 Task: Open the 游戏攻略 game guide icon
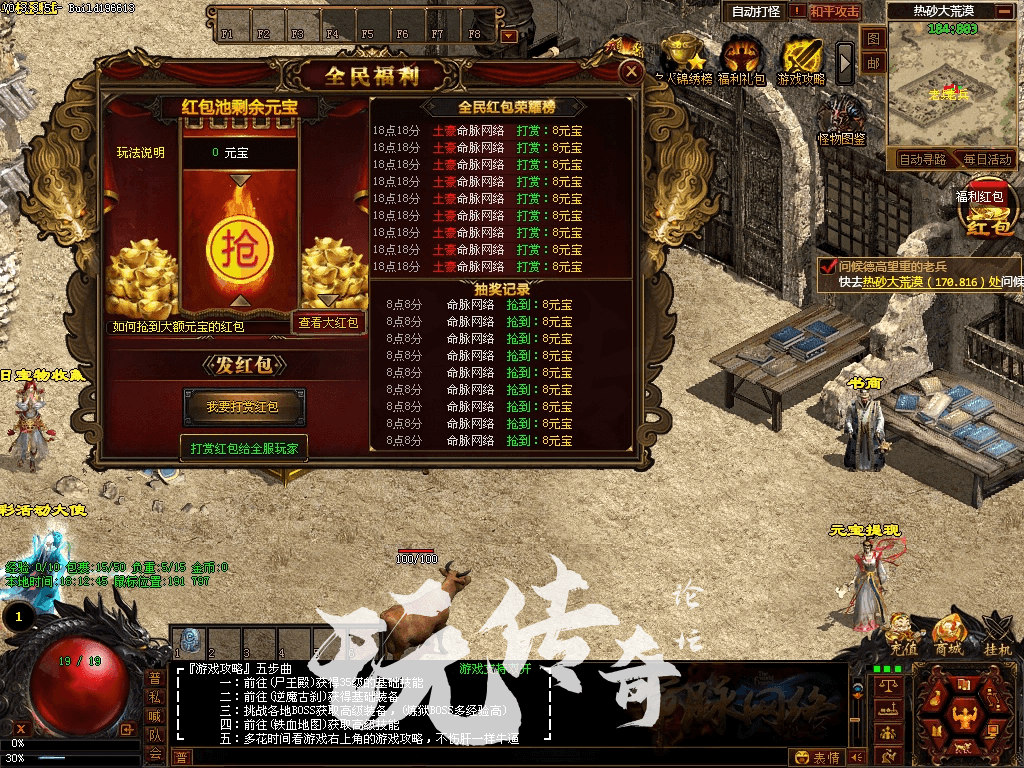click(x=801, y=59)
